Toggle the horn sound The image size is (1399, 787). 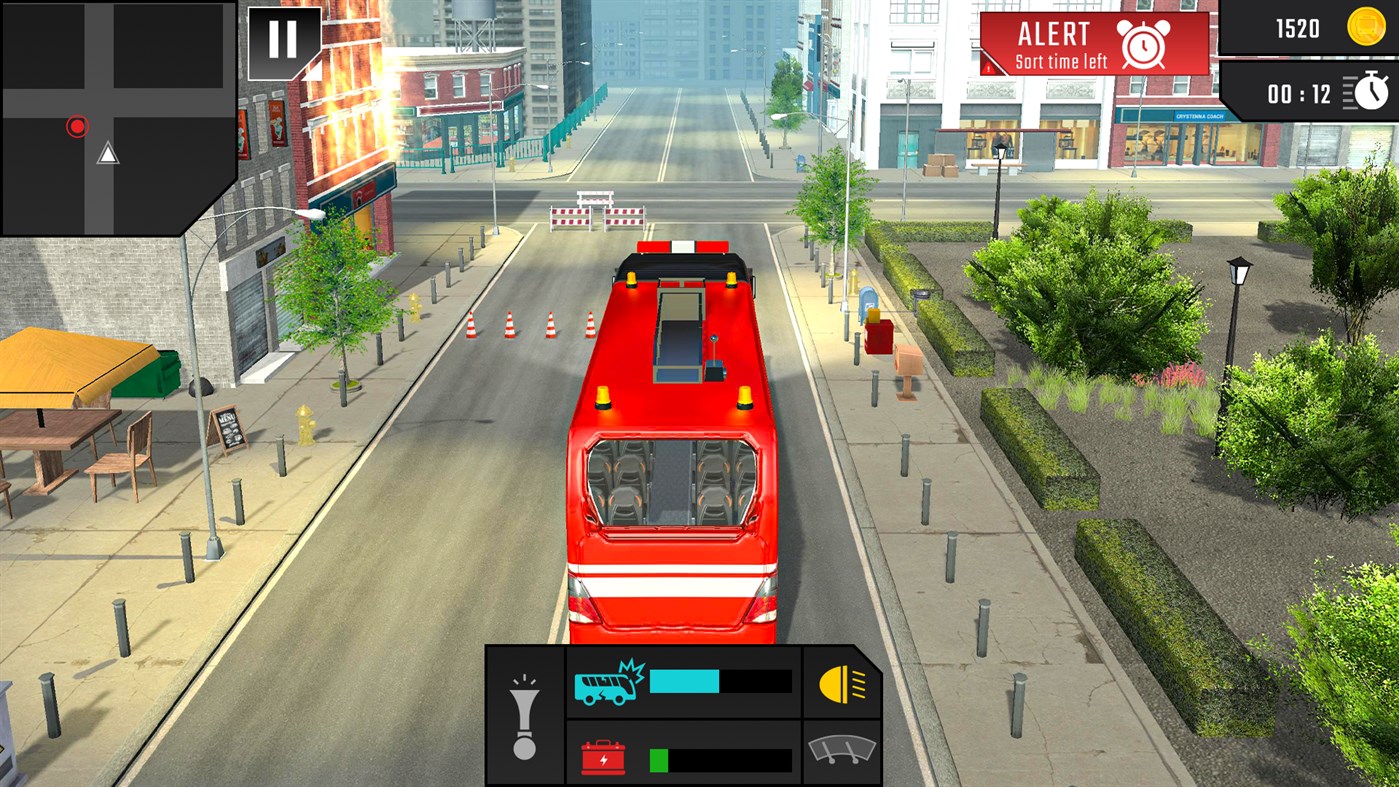[x=524, y=718]
